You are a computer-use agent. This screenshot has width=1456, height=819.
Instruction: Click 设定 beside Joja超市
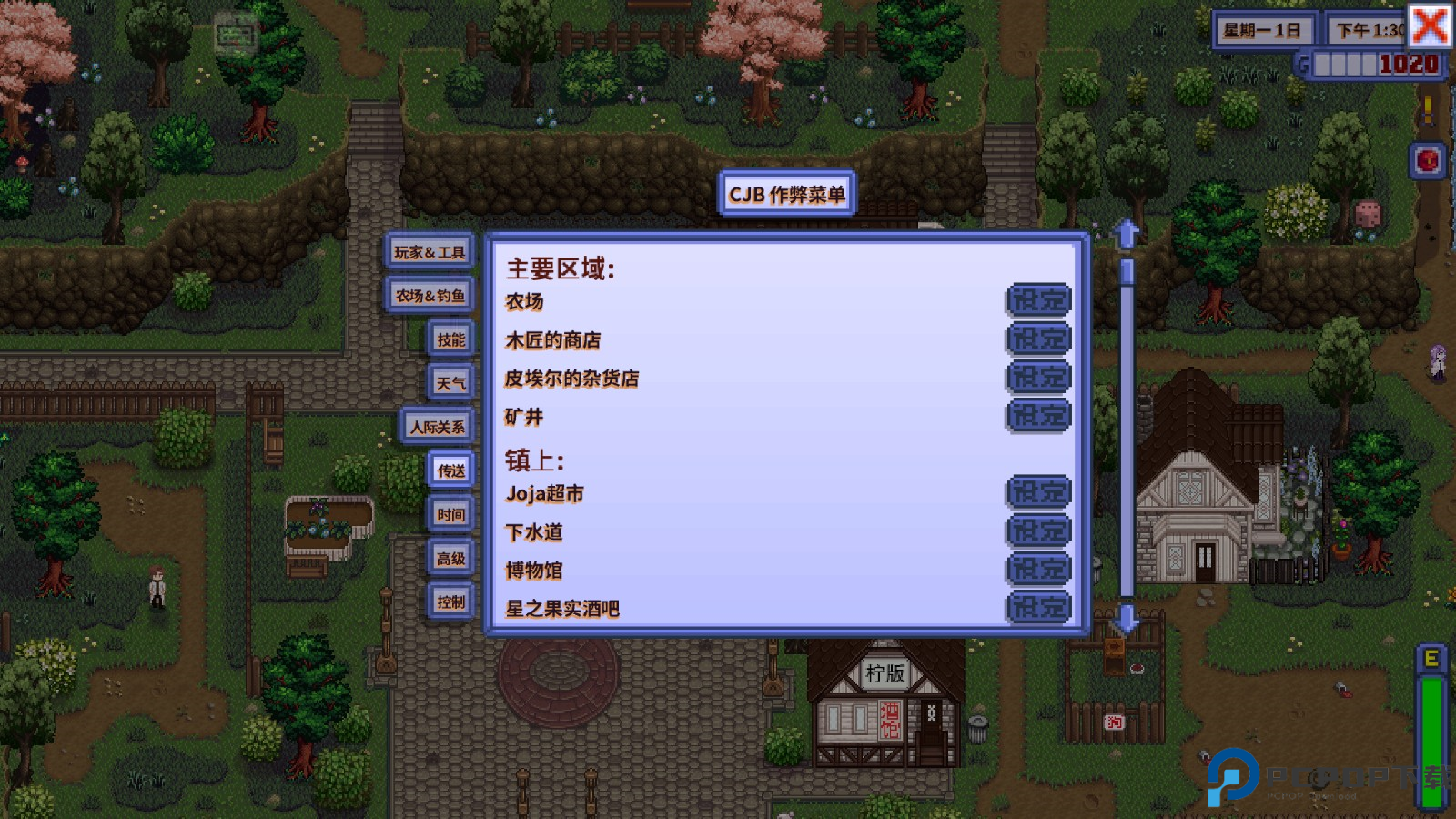[1038, 492]
